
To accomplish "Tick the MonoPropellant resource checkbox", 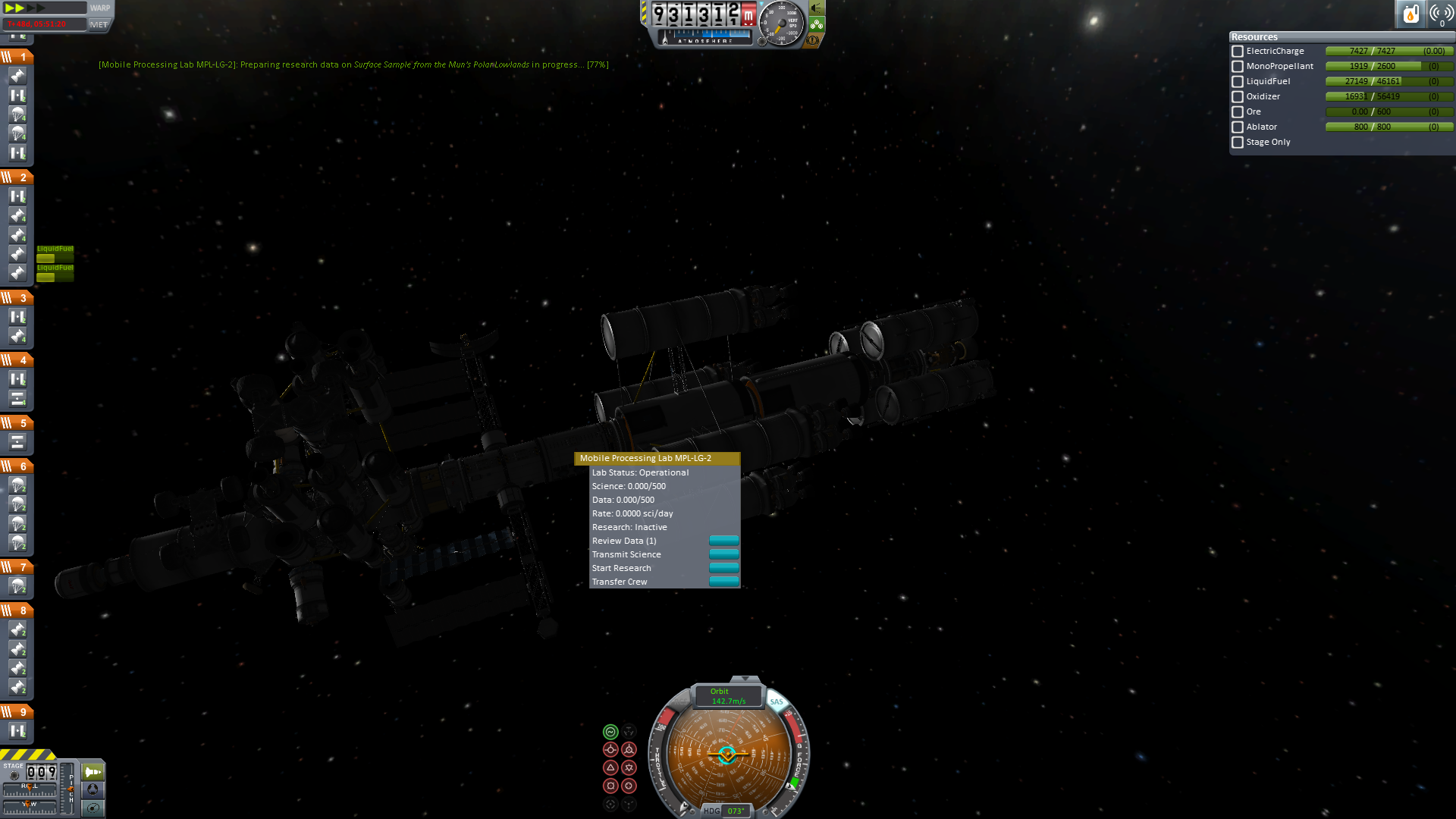I will 1238,67.
